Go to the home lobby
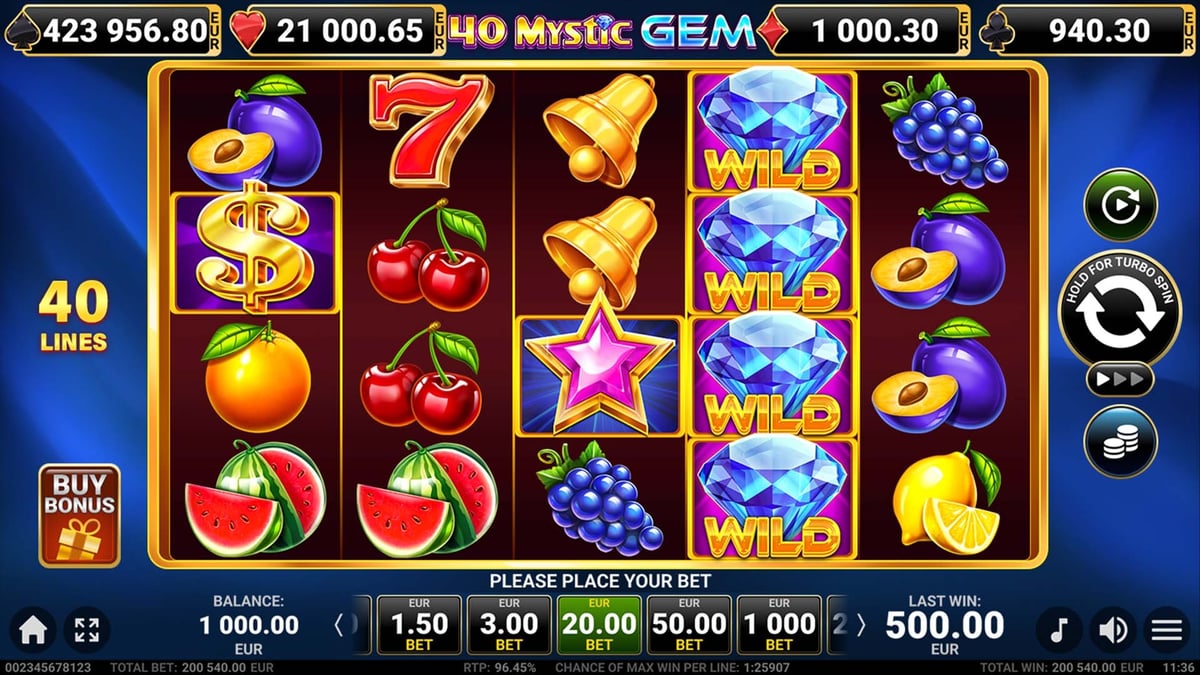This screenshot has width=1200, height=675. [x=33, y=630]
